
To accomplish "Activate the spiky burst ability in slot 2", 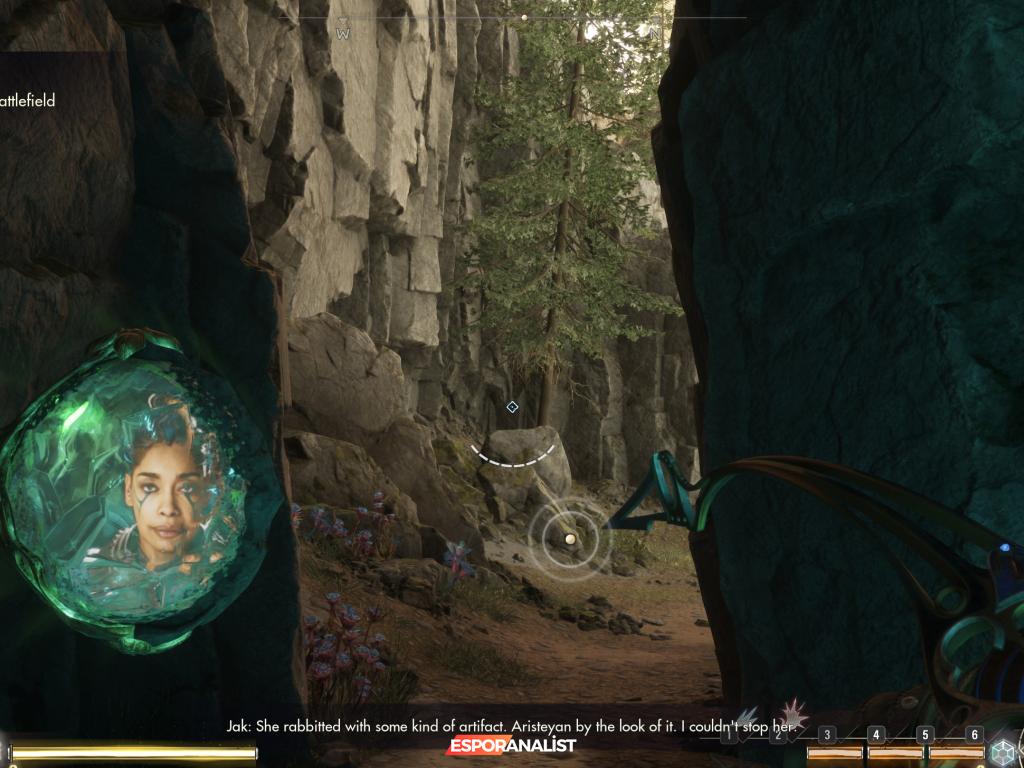I will (793, 714).
